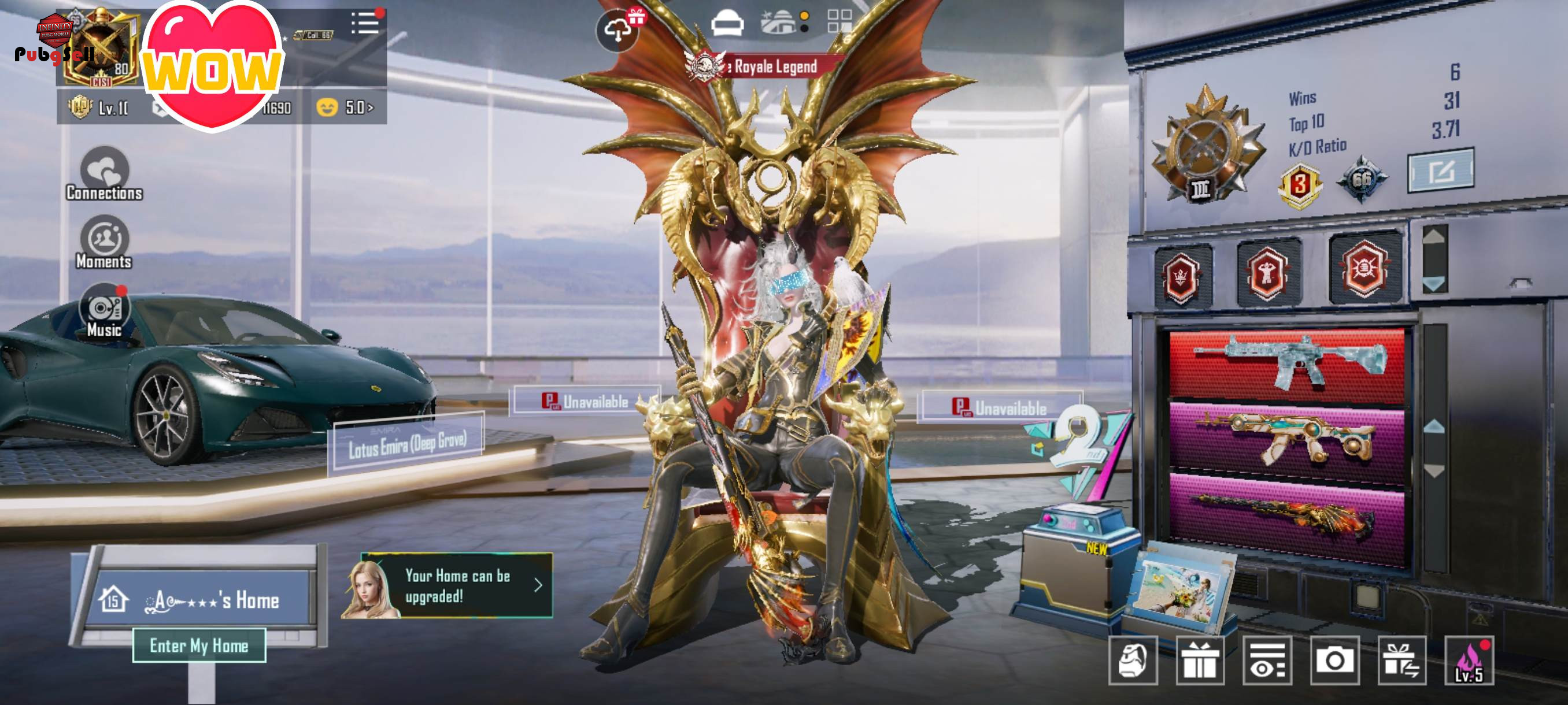The height and width of the screenshot is (705, 1568).
Task: Open the list menu with red dot
Action: click(365, 23)
